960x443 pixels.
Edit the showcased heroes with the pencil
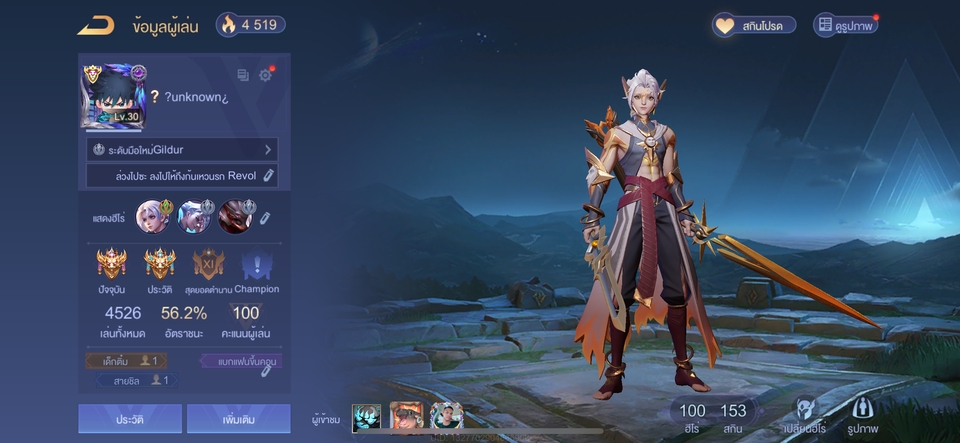click(265, 217)
